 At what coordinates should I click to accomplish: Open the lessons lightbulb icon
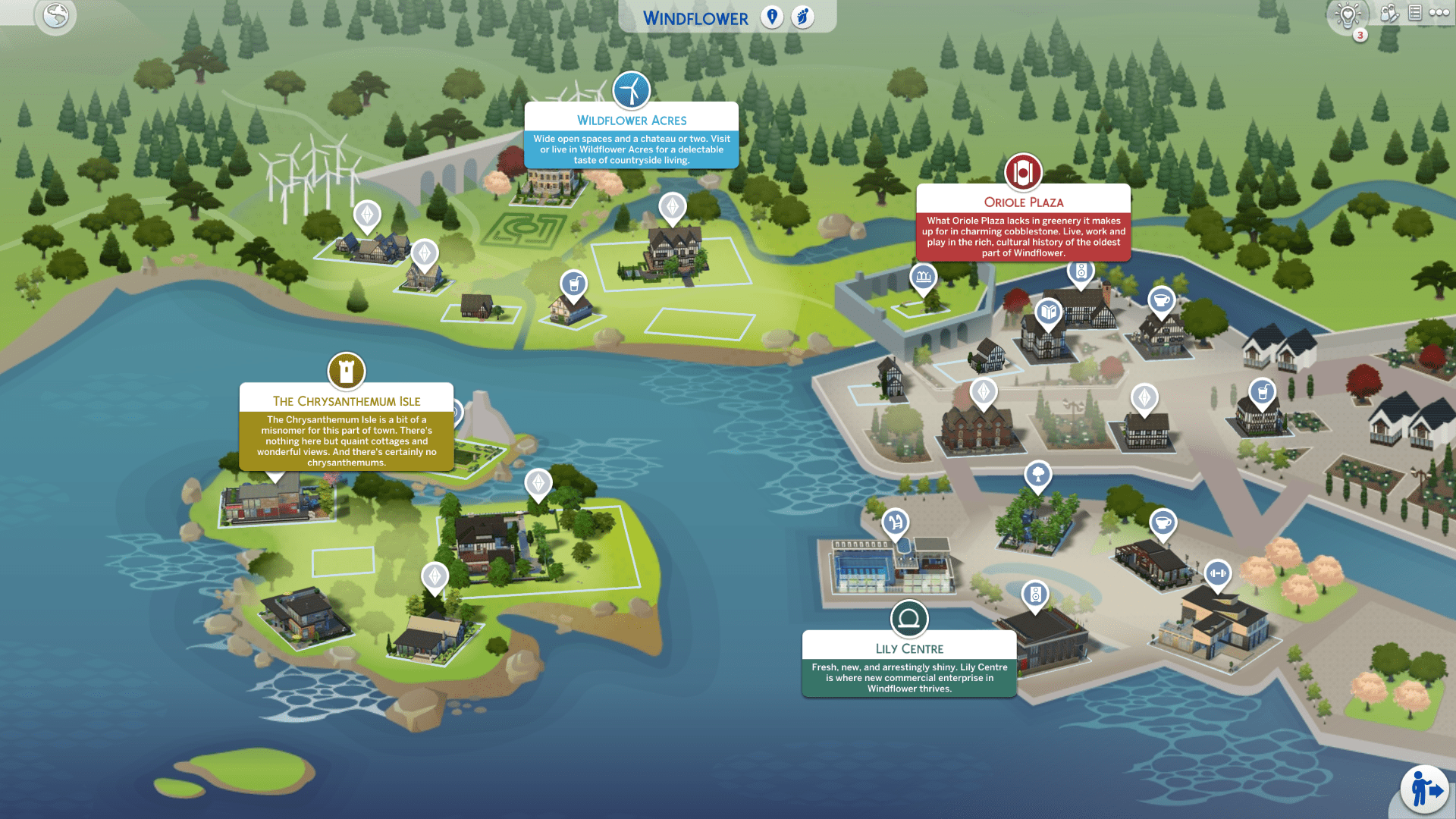click(1348, 14)
